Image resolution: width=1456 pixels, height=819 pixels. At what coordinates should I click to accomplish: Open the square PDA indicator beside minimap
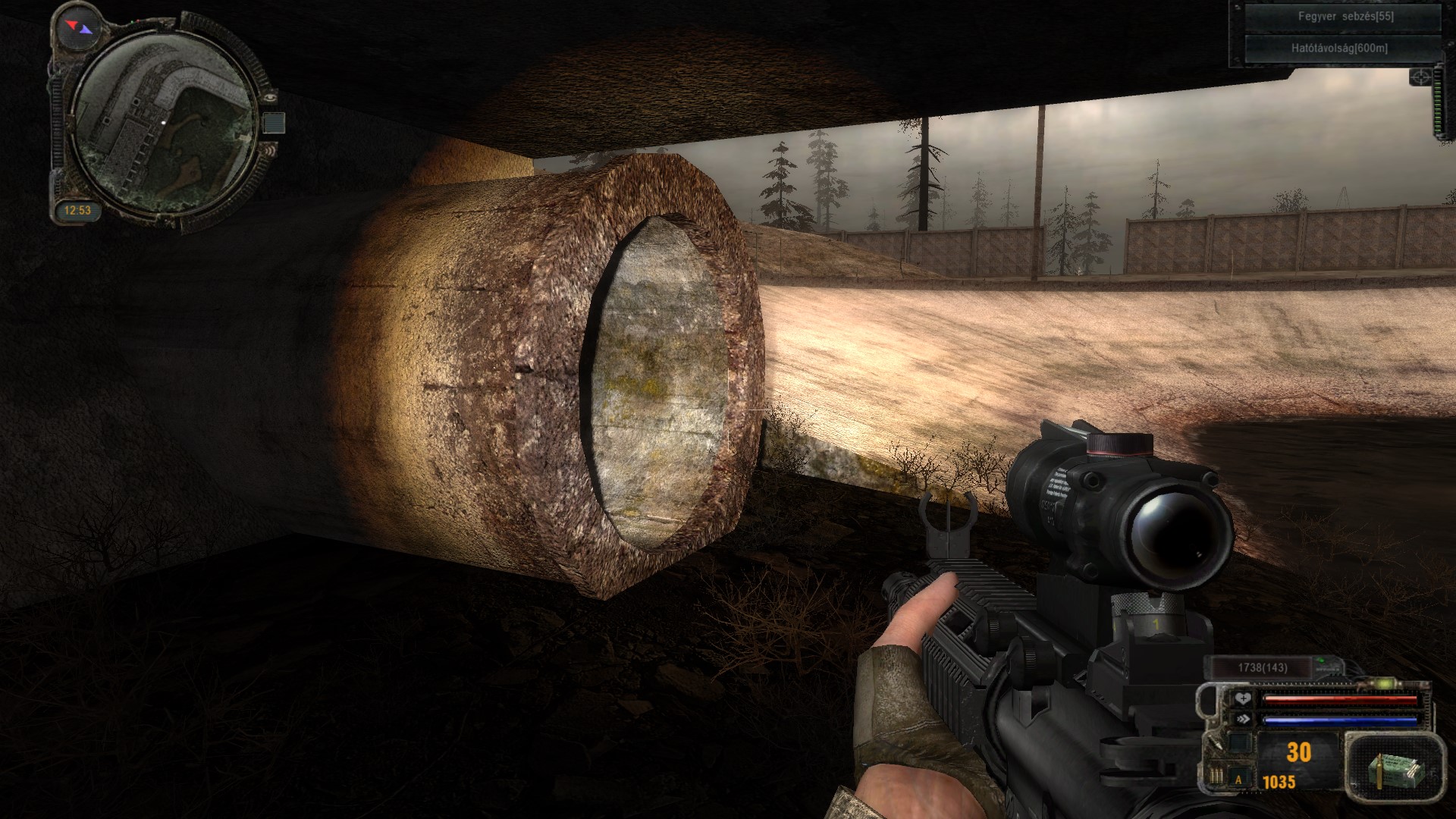pos(275,124)
